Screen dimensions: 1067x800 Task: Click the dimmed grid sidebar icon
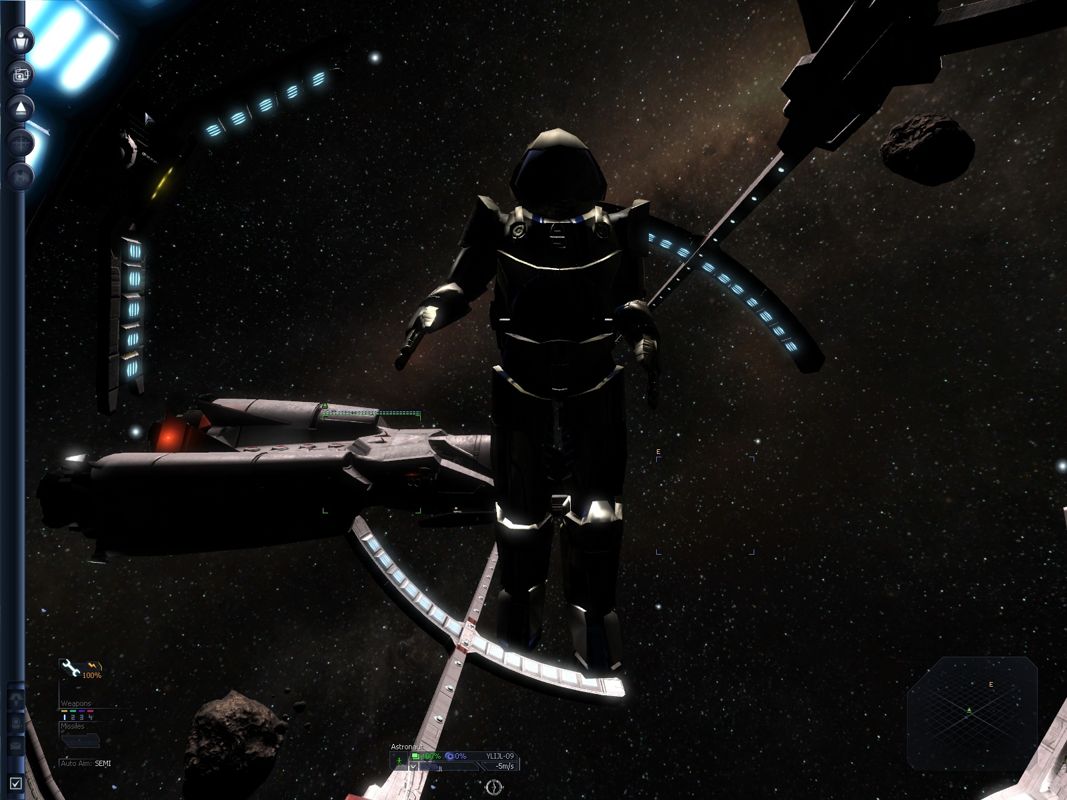pos(20,142)
